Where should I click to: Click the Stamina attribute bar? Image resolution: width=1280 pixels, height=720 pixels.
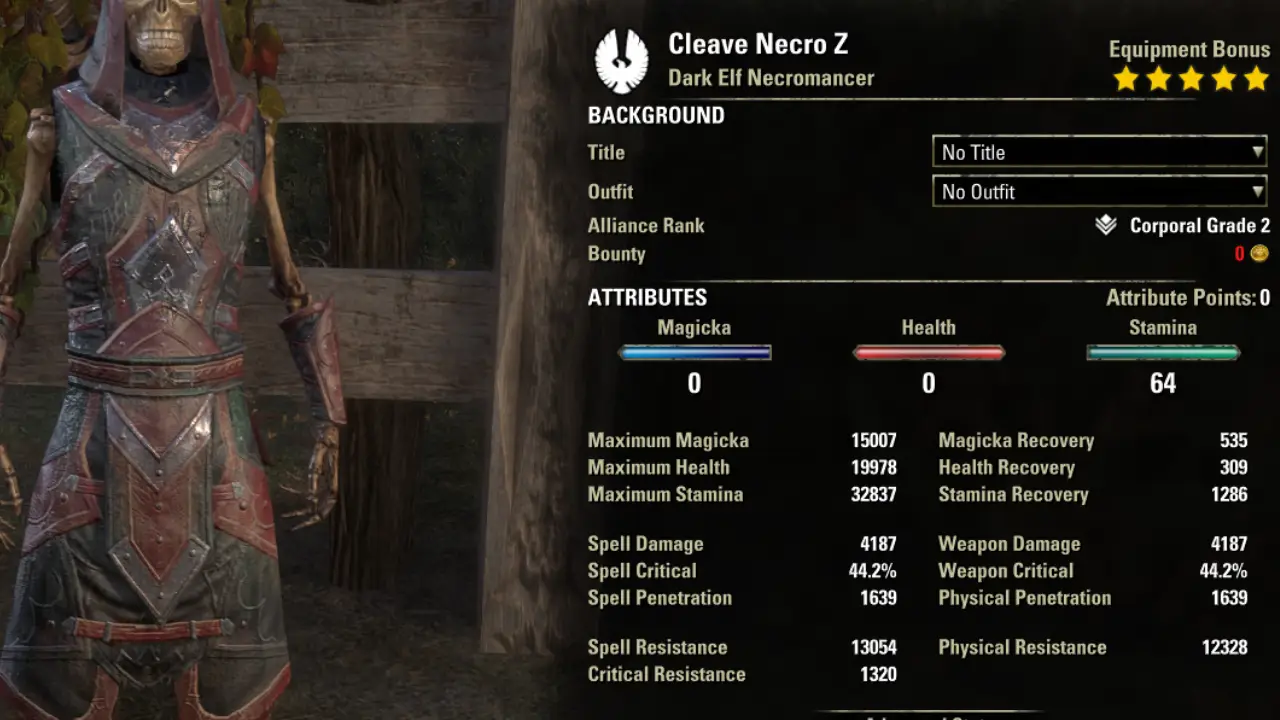[x=1162, y=352]
